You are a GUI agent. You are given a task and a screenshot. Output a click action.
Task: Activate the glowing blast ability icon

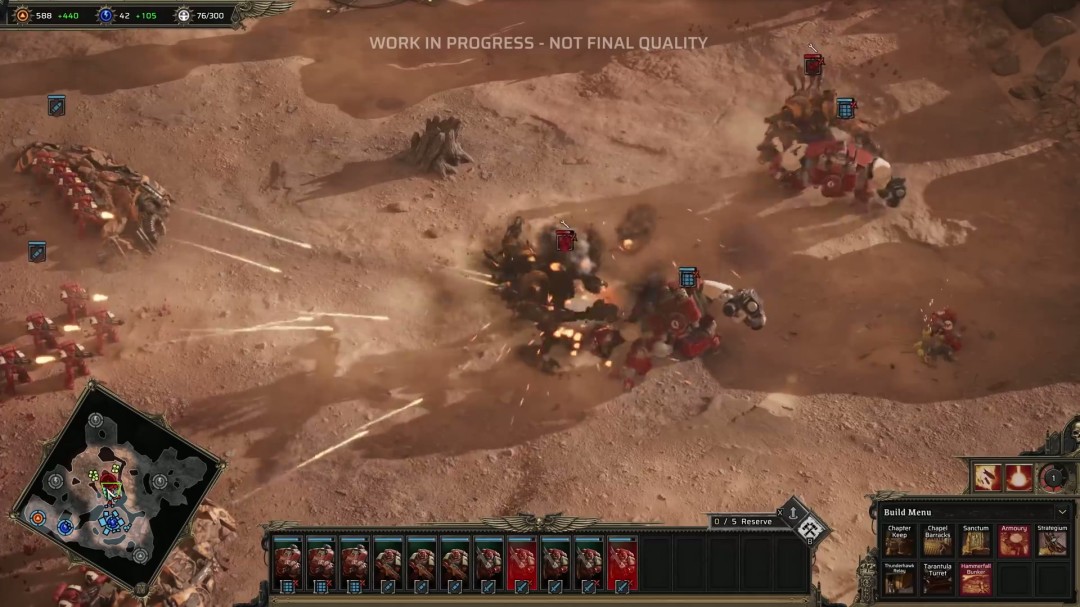[x=1020, y=477]
